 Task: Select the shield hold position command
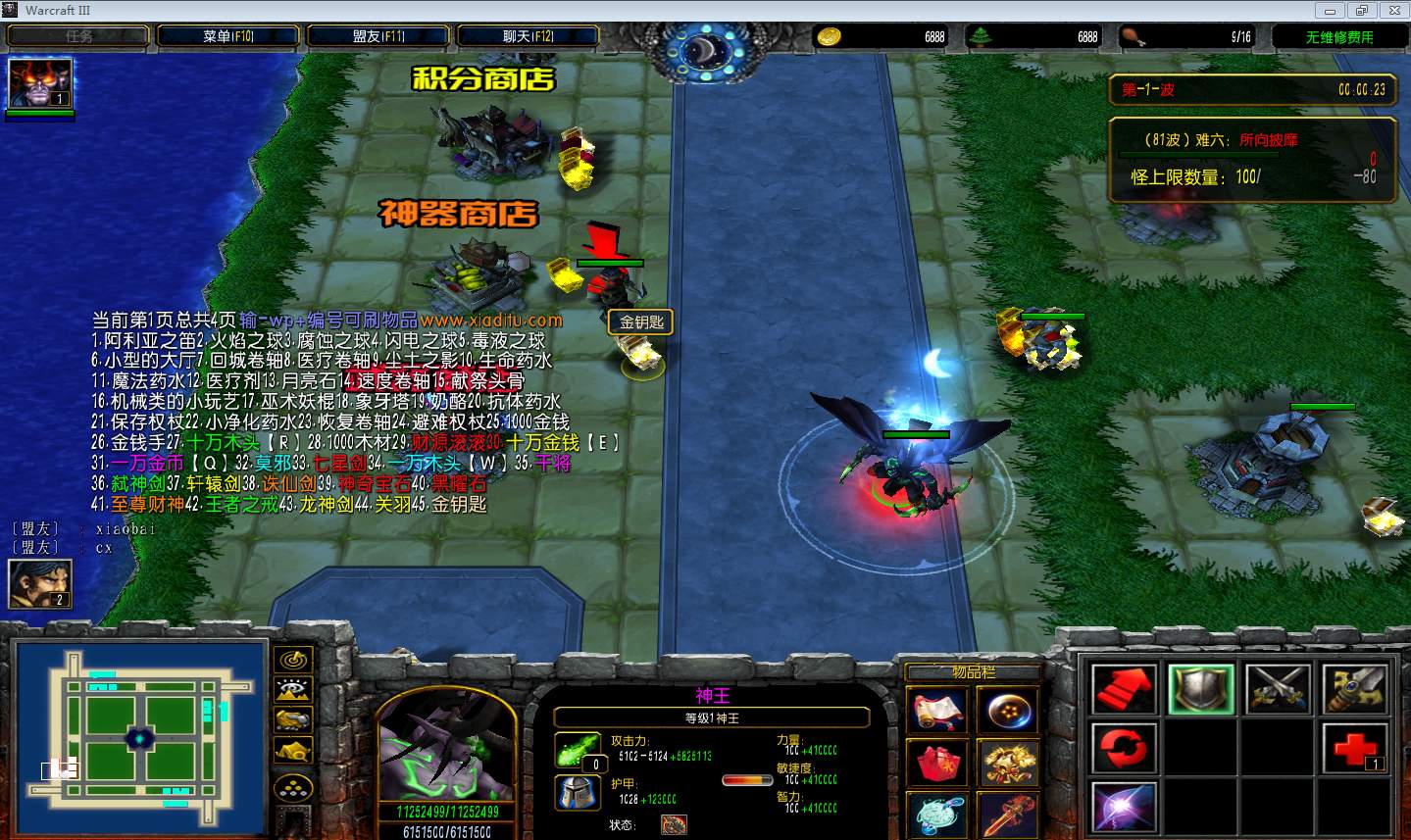coord(1201,688)
